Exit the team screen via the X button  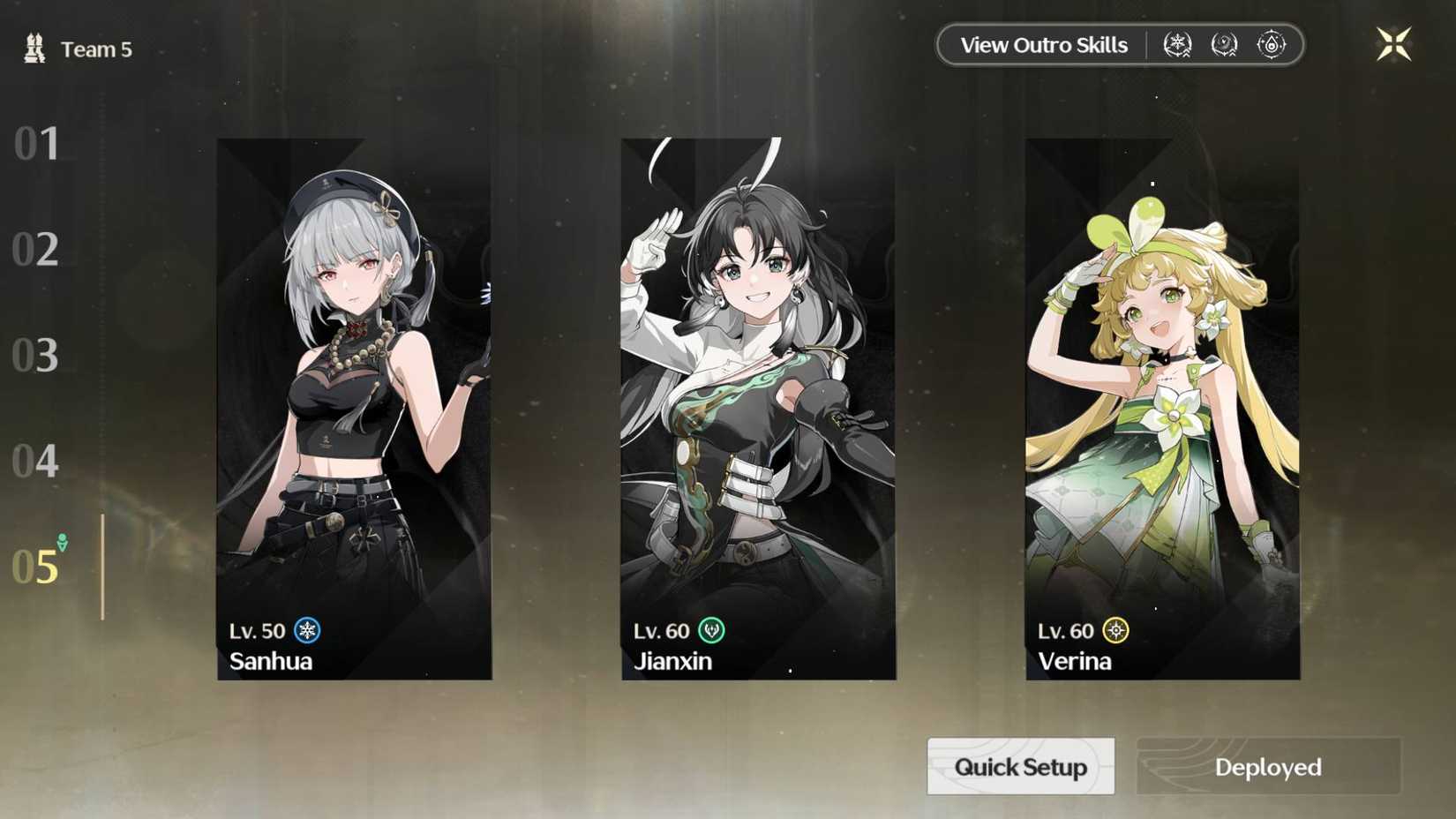(x=1392, y=42)
